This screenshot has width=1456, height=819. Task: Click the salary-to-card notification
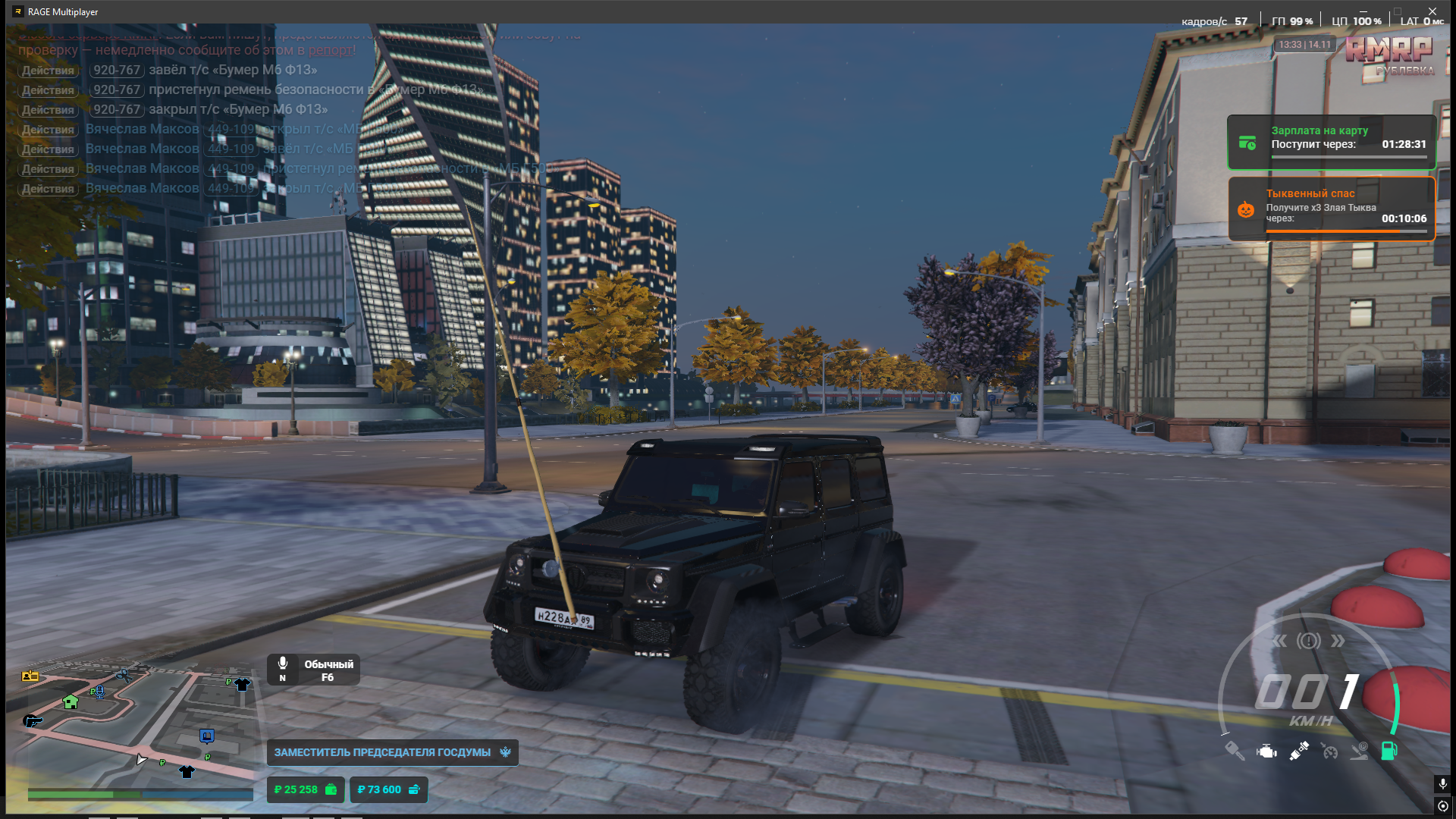(1332, 142)
